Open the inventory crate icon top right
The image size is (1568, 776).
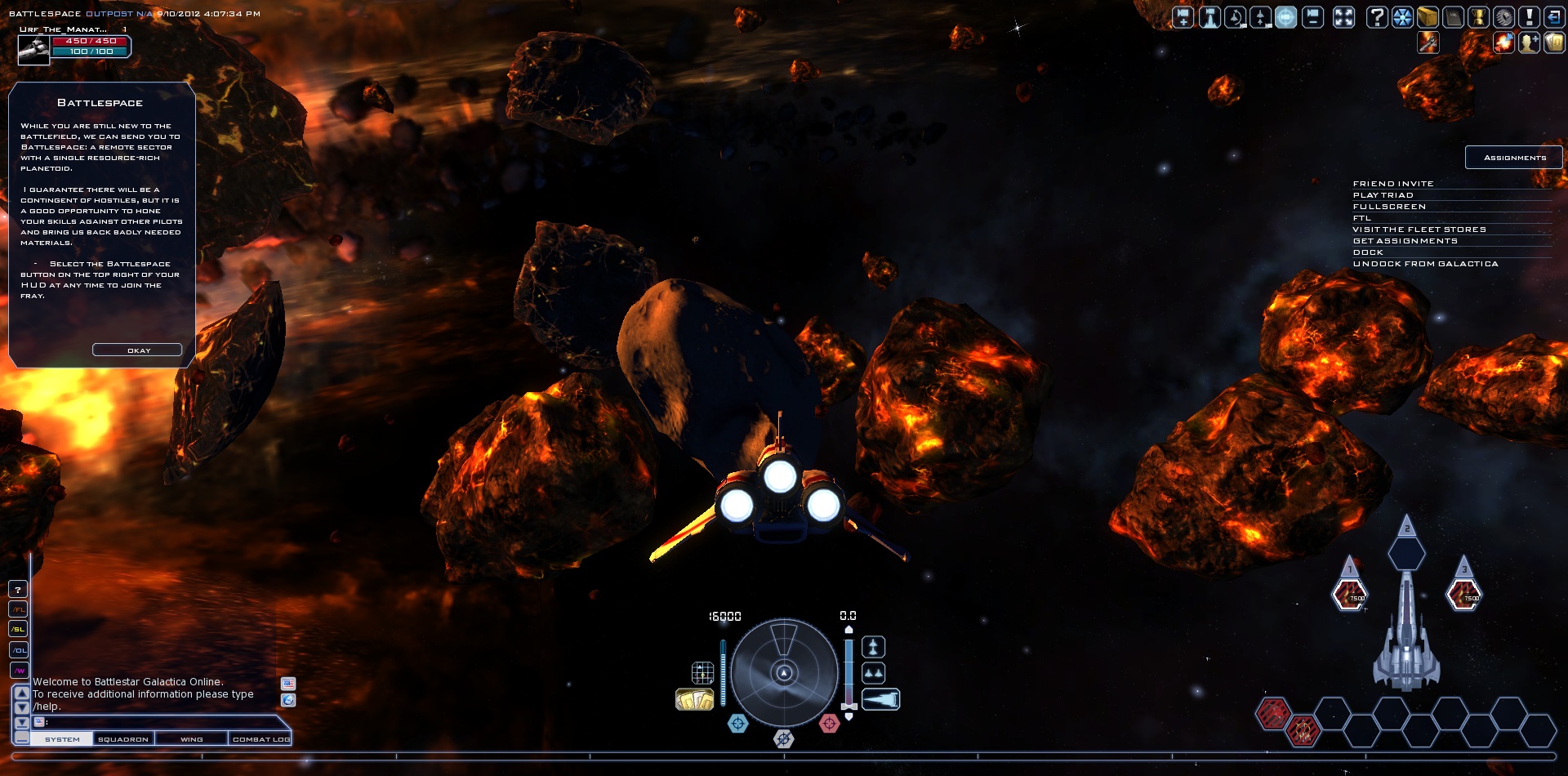(1428, 16)
